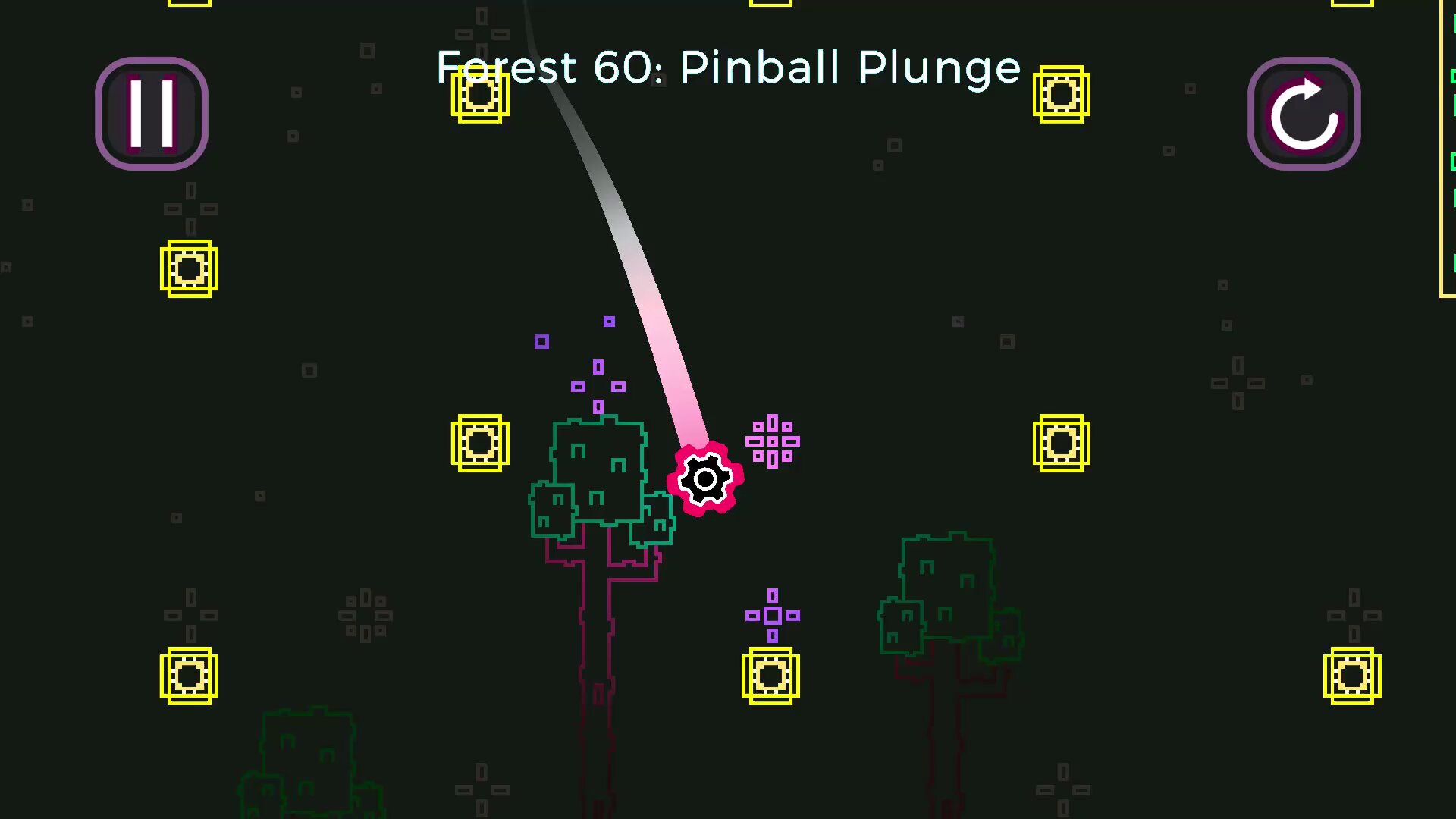Click the green progress strip on the right edge
Screen dimensions: 1456x819
1451,152
